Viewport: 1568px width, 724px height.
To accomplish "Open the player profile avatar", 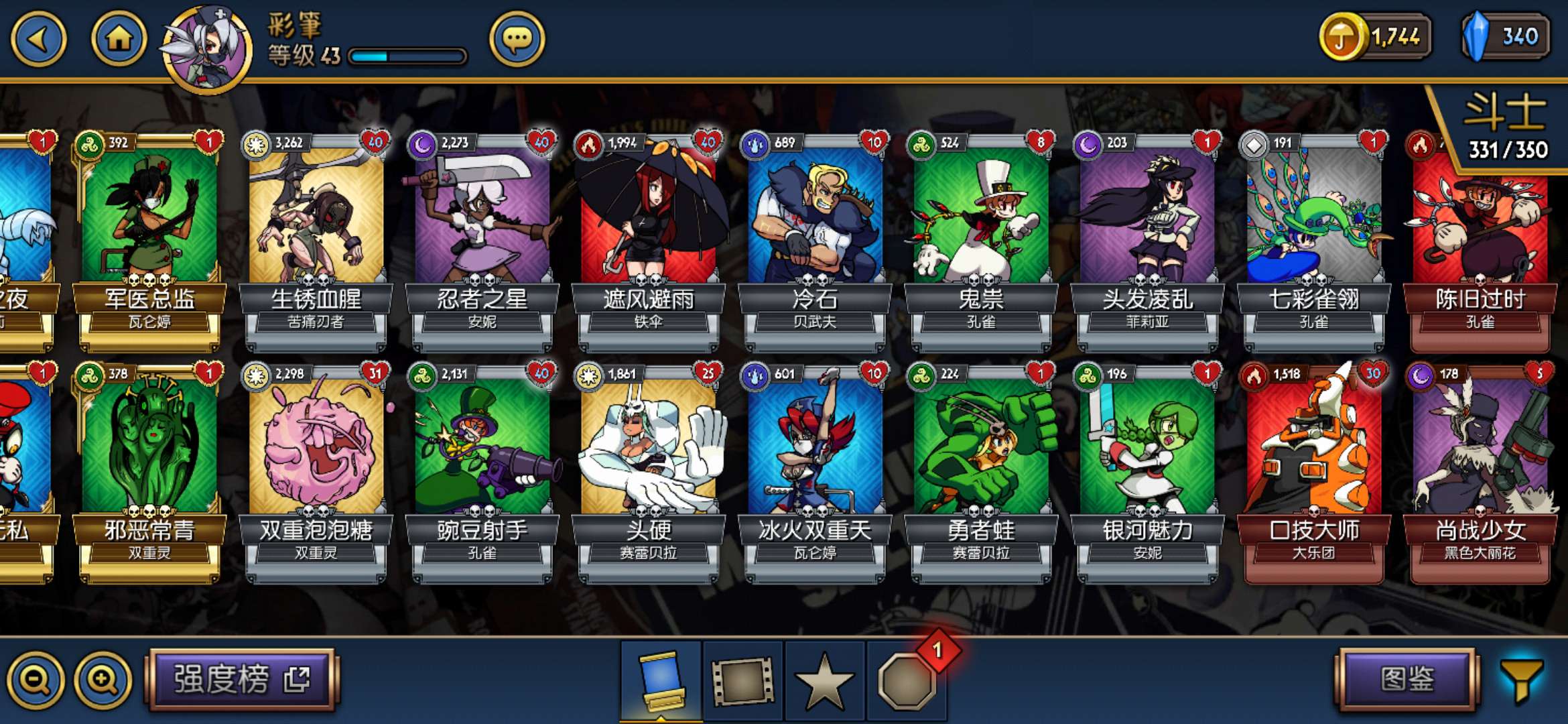I will [x=207, y=50].
